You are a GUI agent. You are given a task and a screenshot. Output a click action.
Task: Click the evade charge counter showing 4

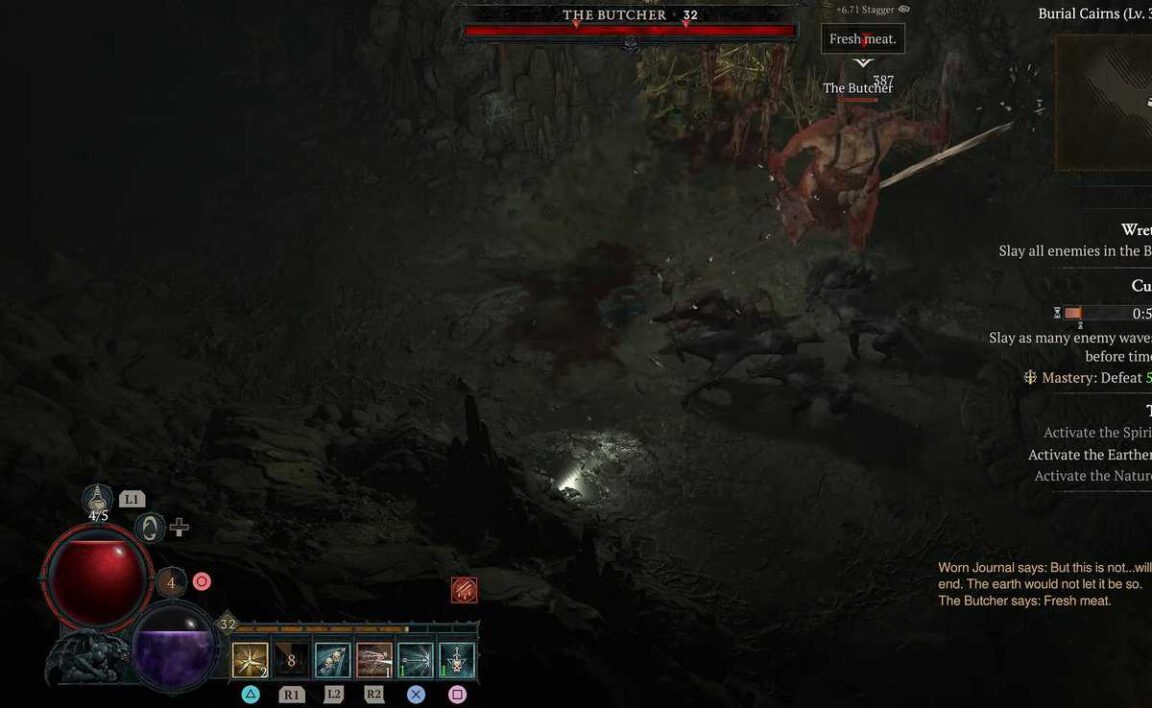tap(171, 582)
